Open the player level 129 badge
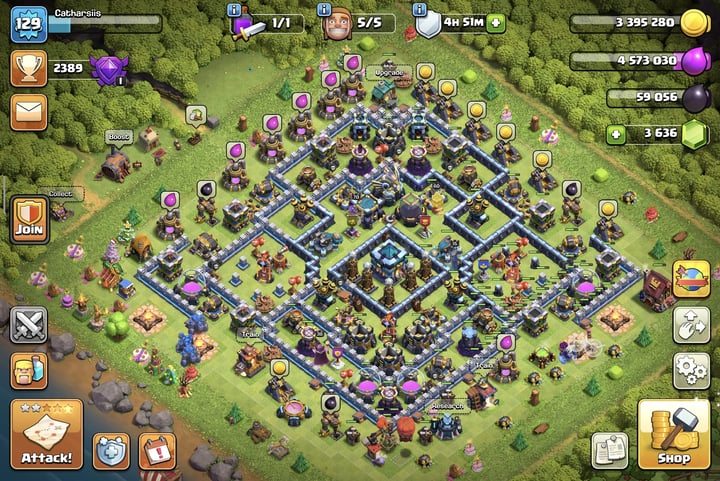Viewport: 720px width, 481px height. (29, 23)
